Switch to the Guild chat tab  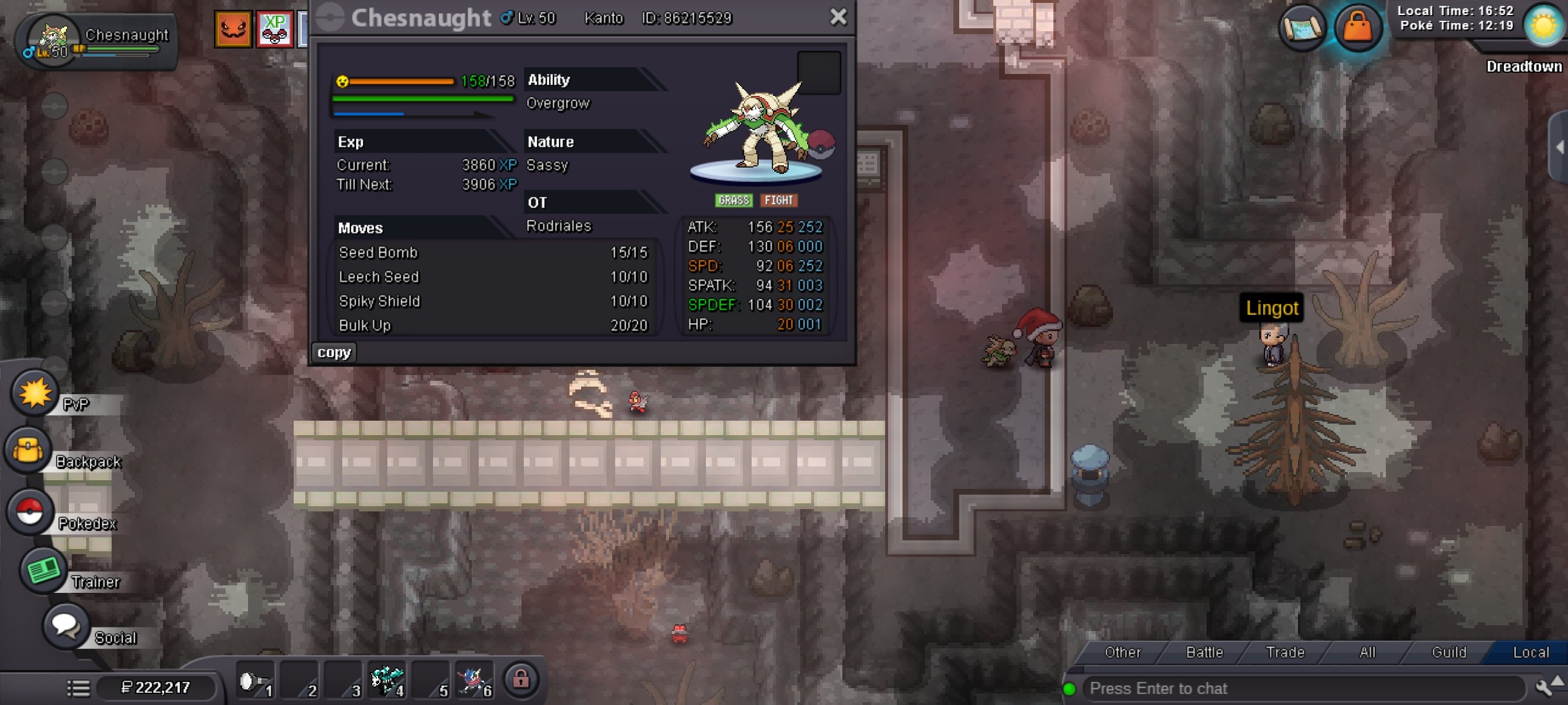click(1449, 652)
